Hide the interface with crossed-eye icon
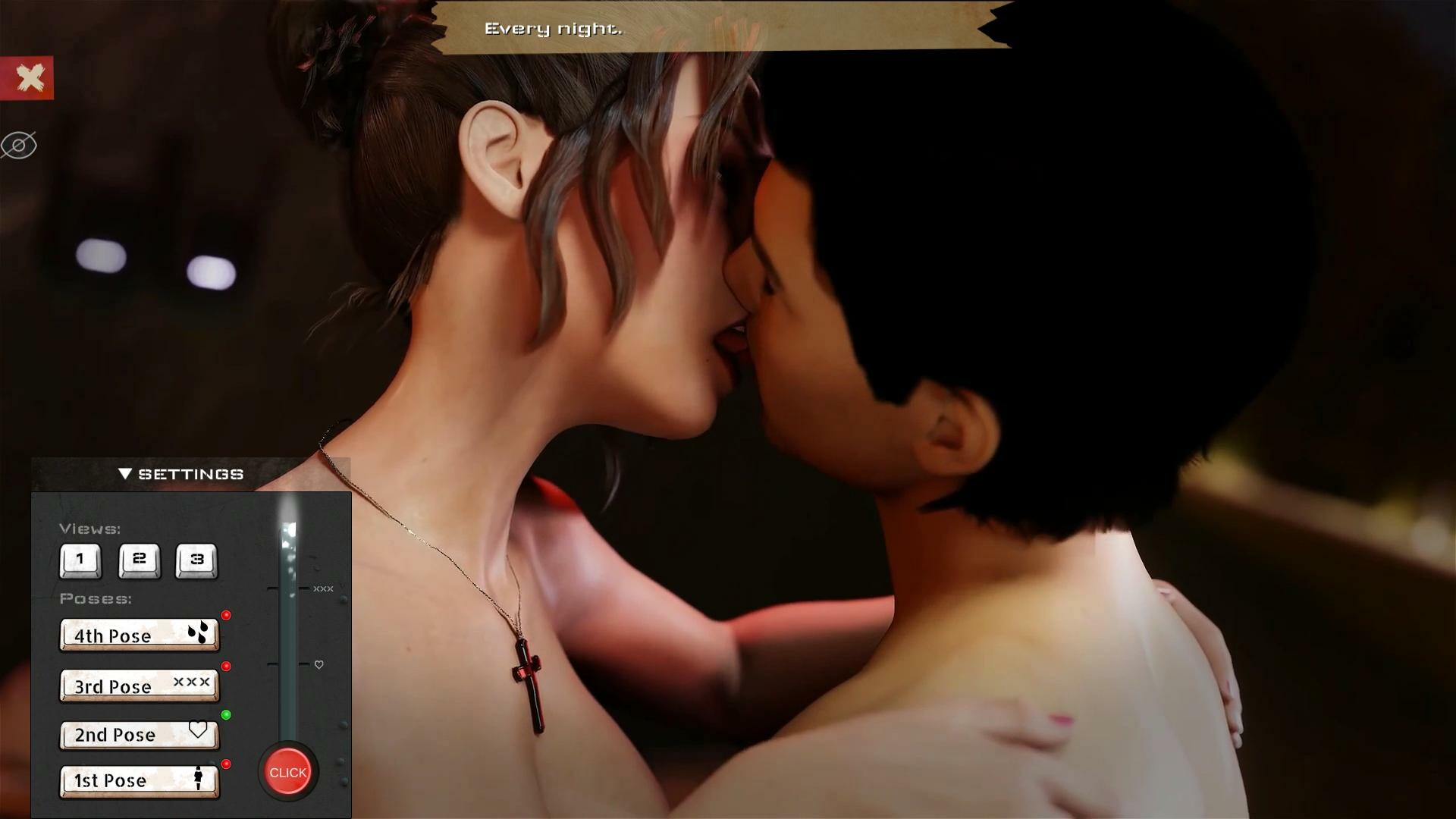Viewport: 1456px width, 819px height. (x=19, y=145)
